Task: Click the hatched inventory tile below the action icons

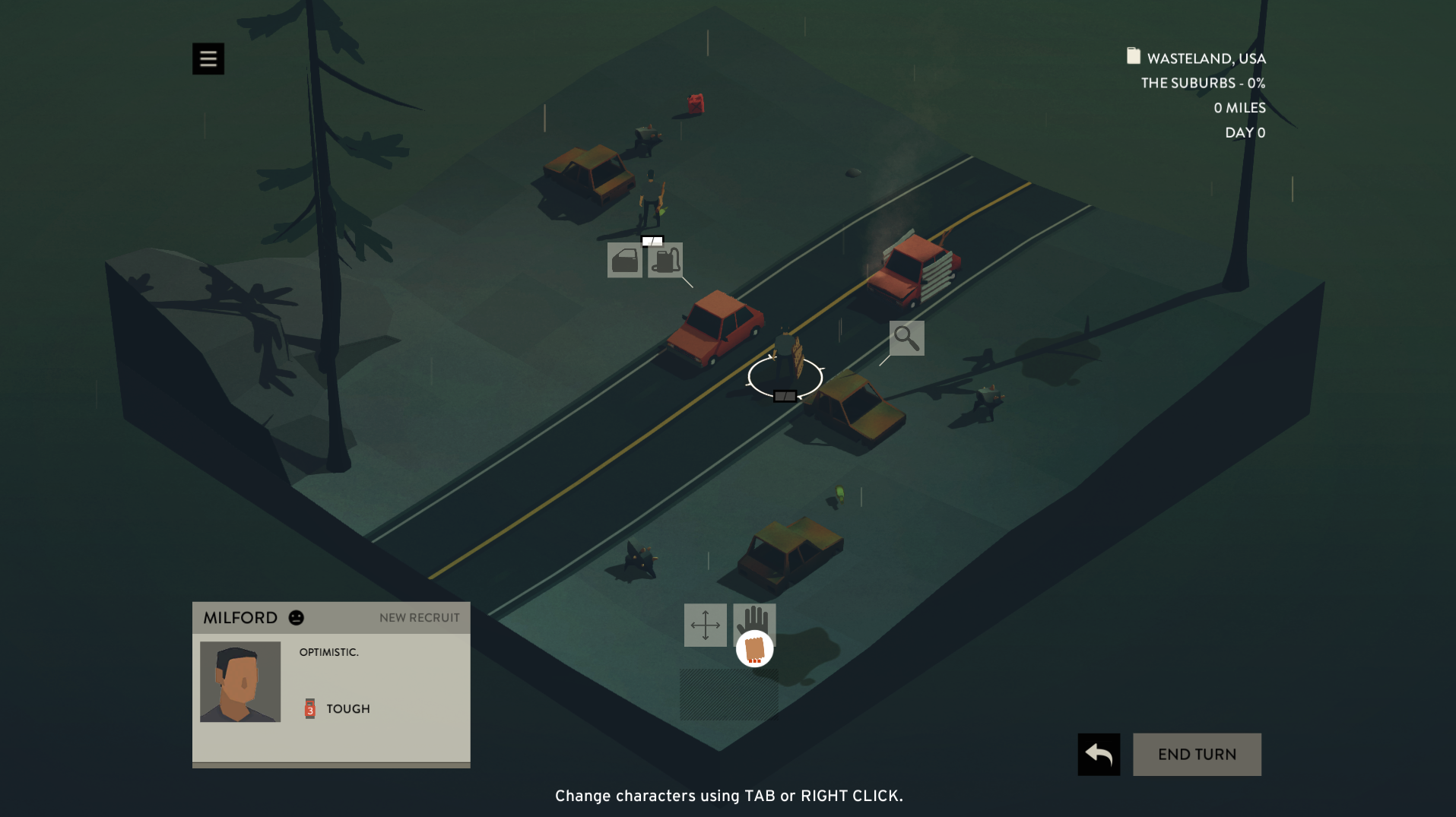Action: coord(728,693)
